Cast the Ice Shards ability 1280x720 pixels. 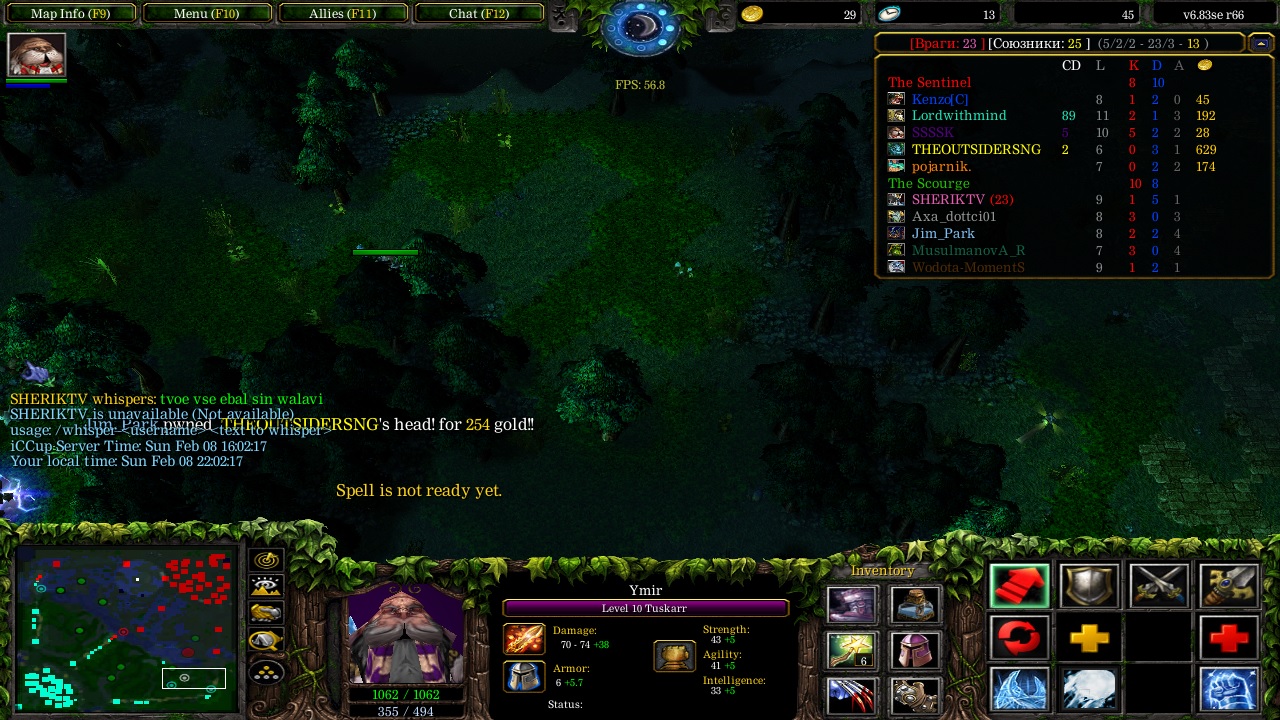[1020, 689]
